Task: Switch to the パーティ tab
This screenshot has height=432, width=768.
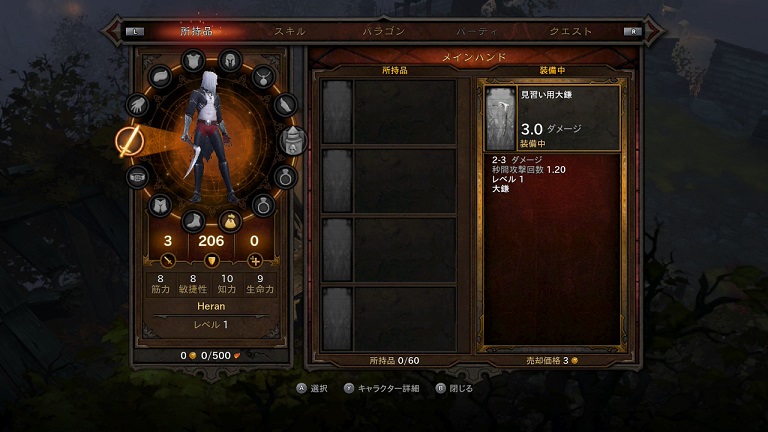Action: tap(475, 31)
